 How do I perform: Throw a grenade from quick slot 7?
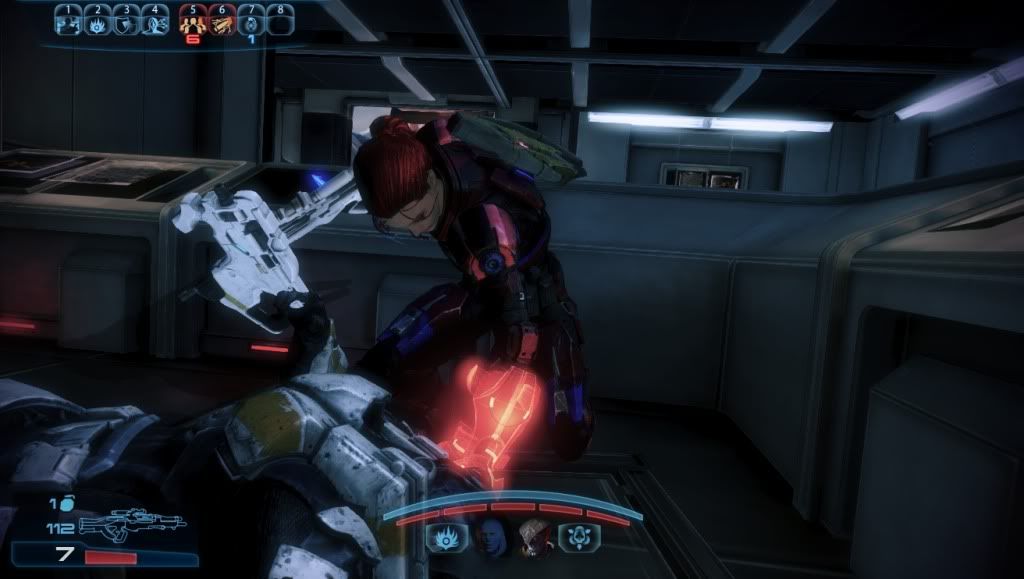point(251,21)
